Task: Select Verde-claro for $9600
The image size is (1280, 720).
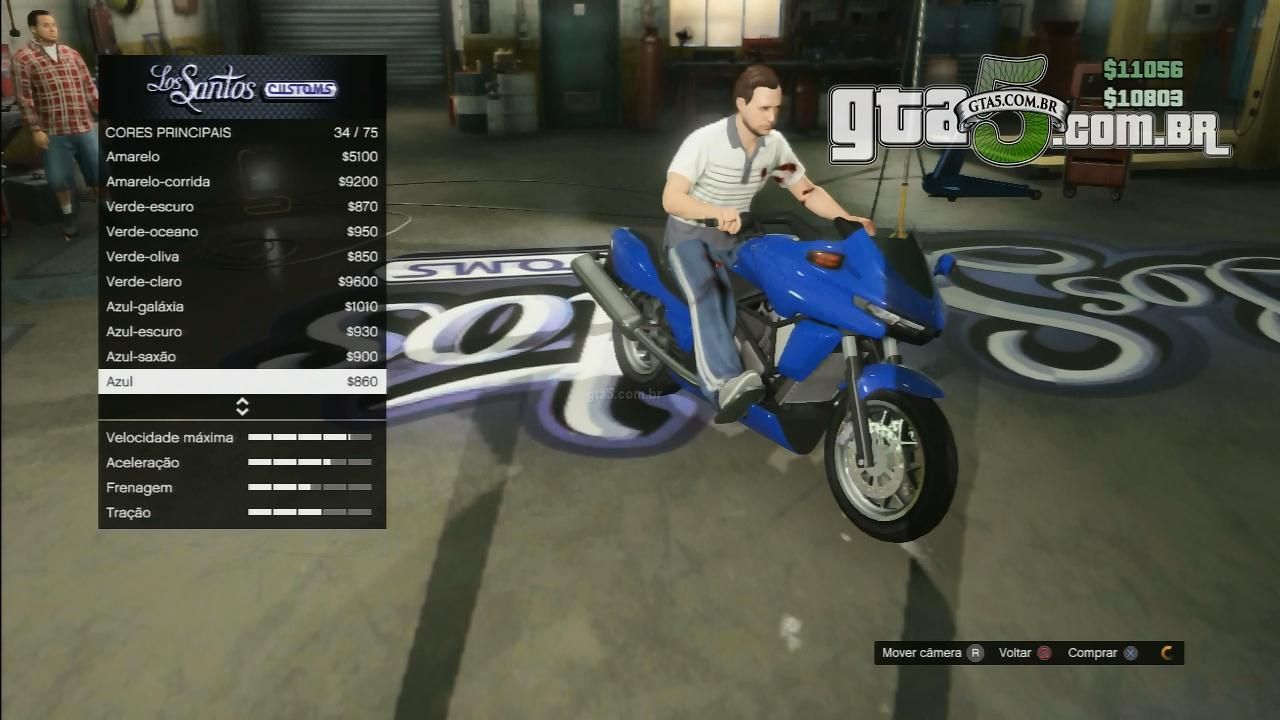Action: (x=241, y=282)
